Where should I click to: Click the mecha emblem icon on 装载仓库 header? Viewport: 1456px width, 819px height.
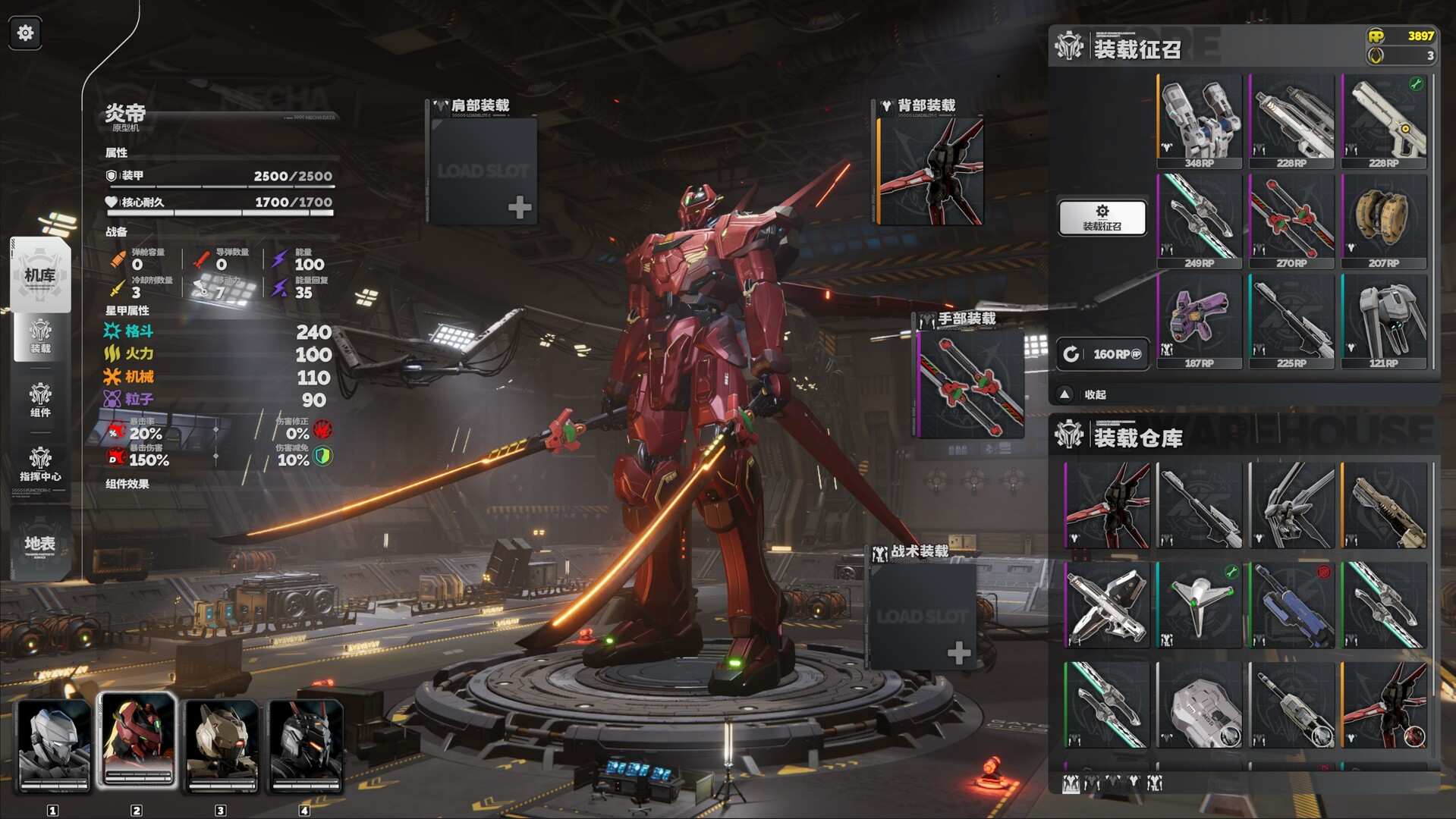(1071, 435)
